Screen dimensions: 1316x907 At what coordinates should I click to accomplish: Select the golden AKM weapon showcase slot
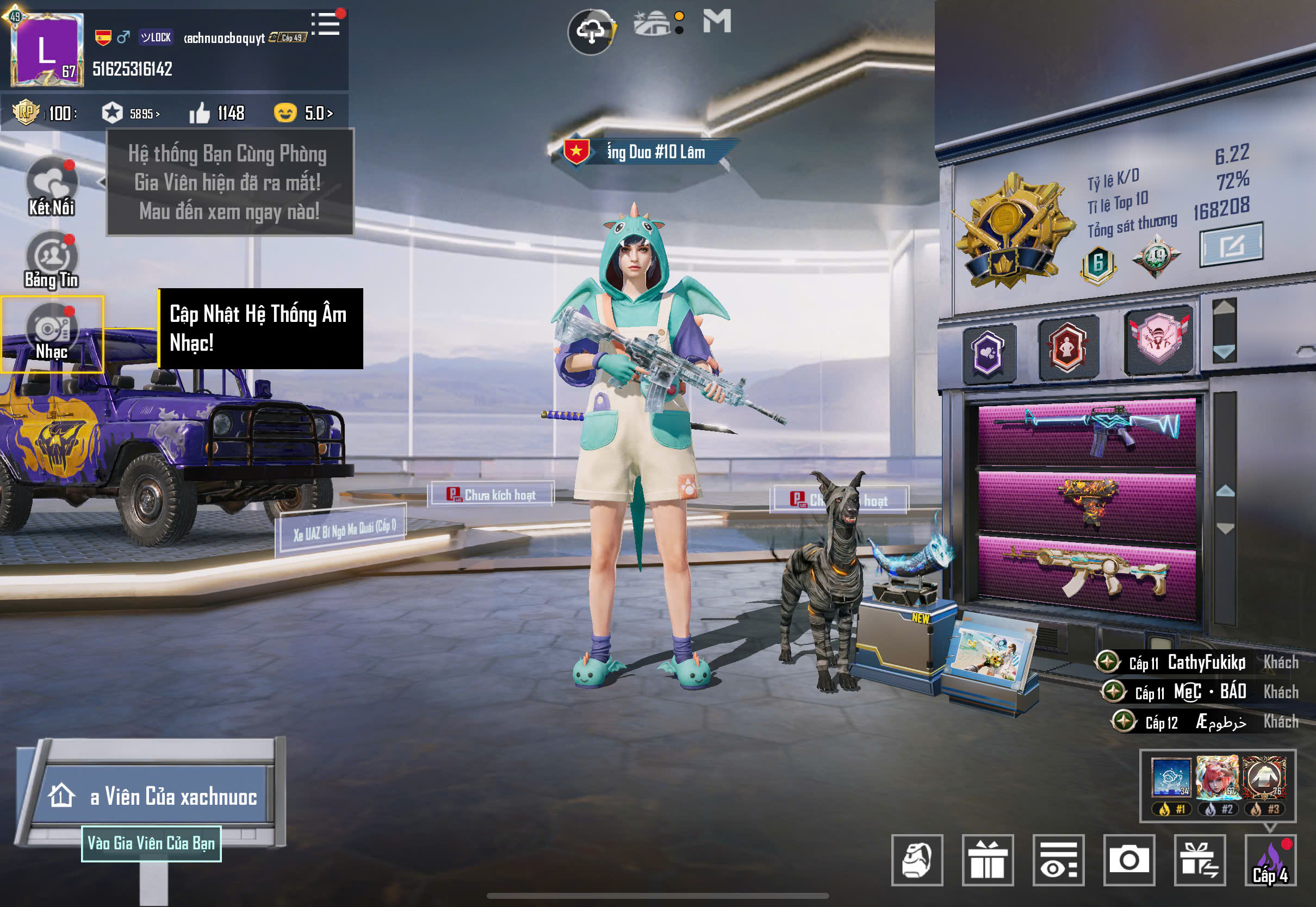[x=1087, y=575]
